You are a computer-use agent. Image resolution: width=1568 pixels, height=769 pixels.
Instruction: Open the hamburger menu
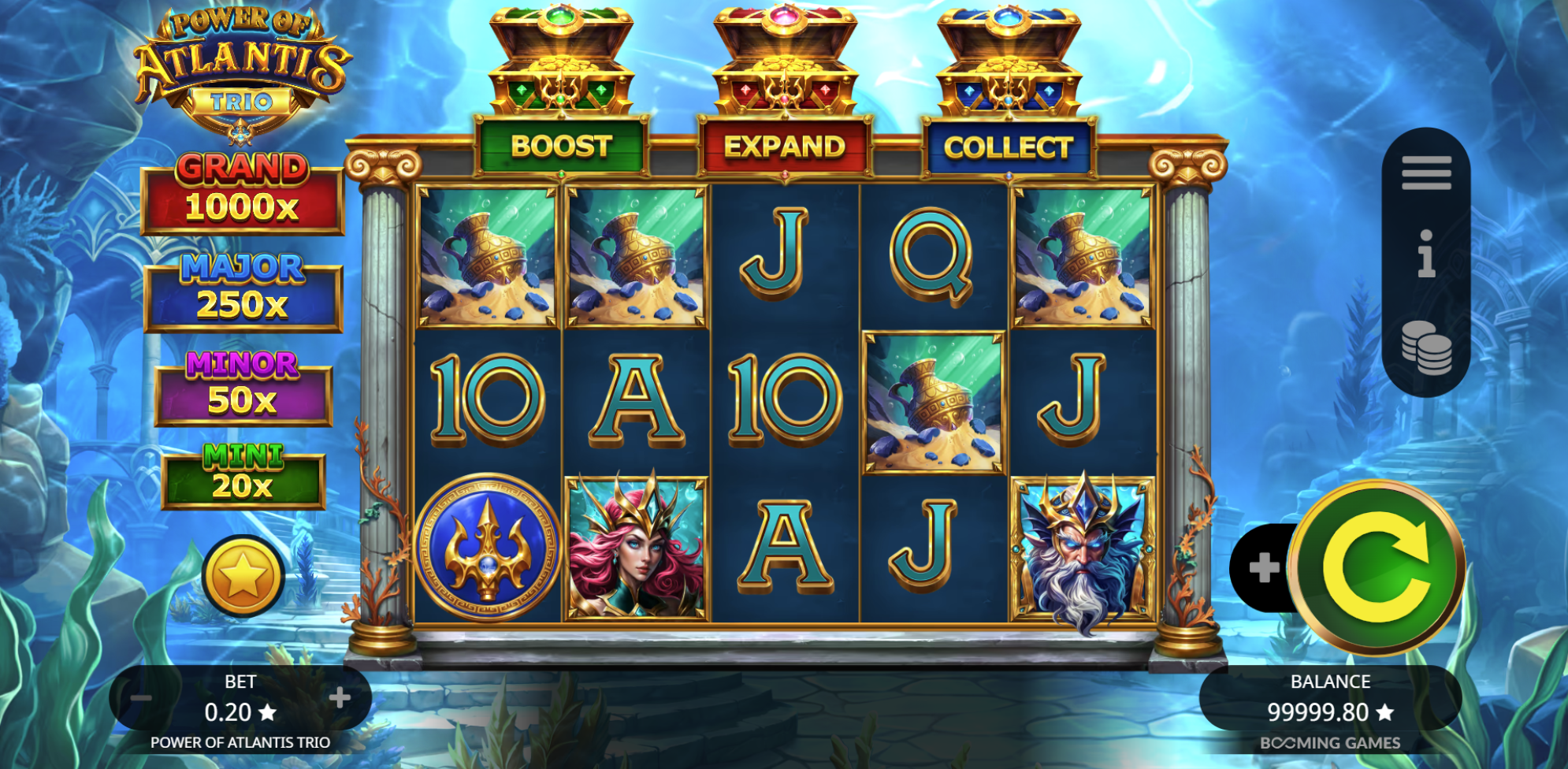click(1425, 173)
